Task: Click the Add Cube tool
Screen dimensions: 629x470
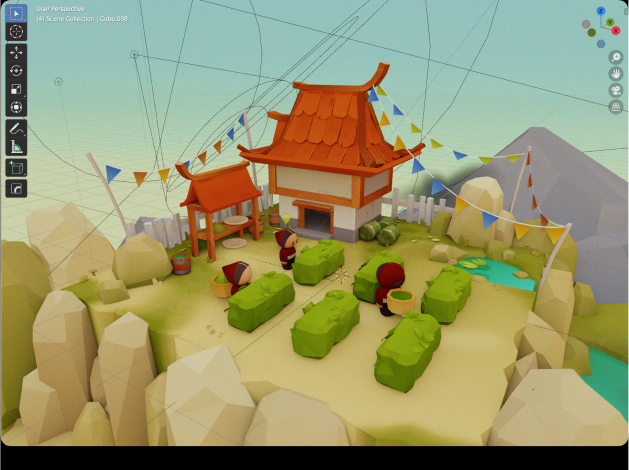Action: [16, 168]
